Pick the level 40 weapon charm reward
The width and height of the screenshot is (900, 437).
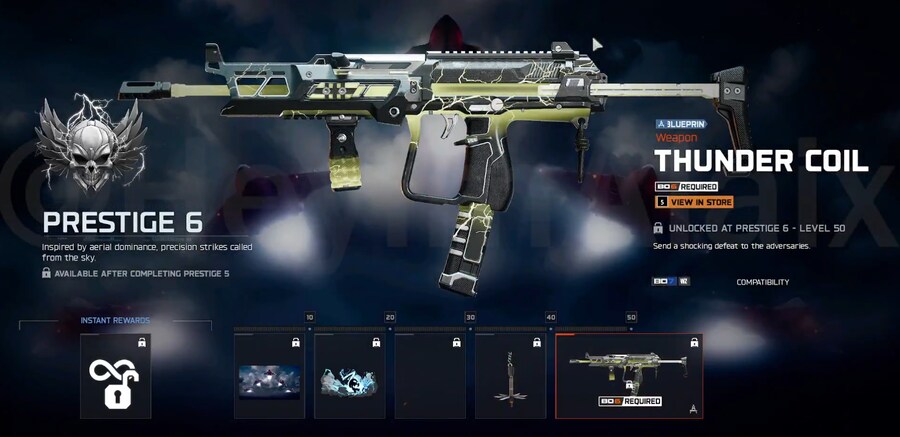coord(510,376)
